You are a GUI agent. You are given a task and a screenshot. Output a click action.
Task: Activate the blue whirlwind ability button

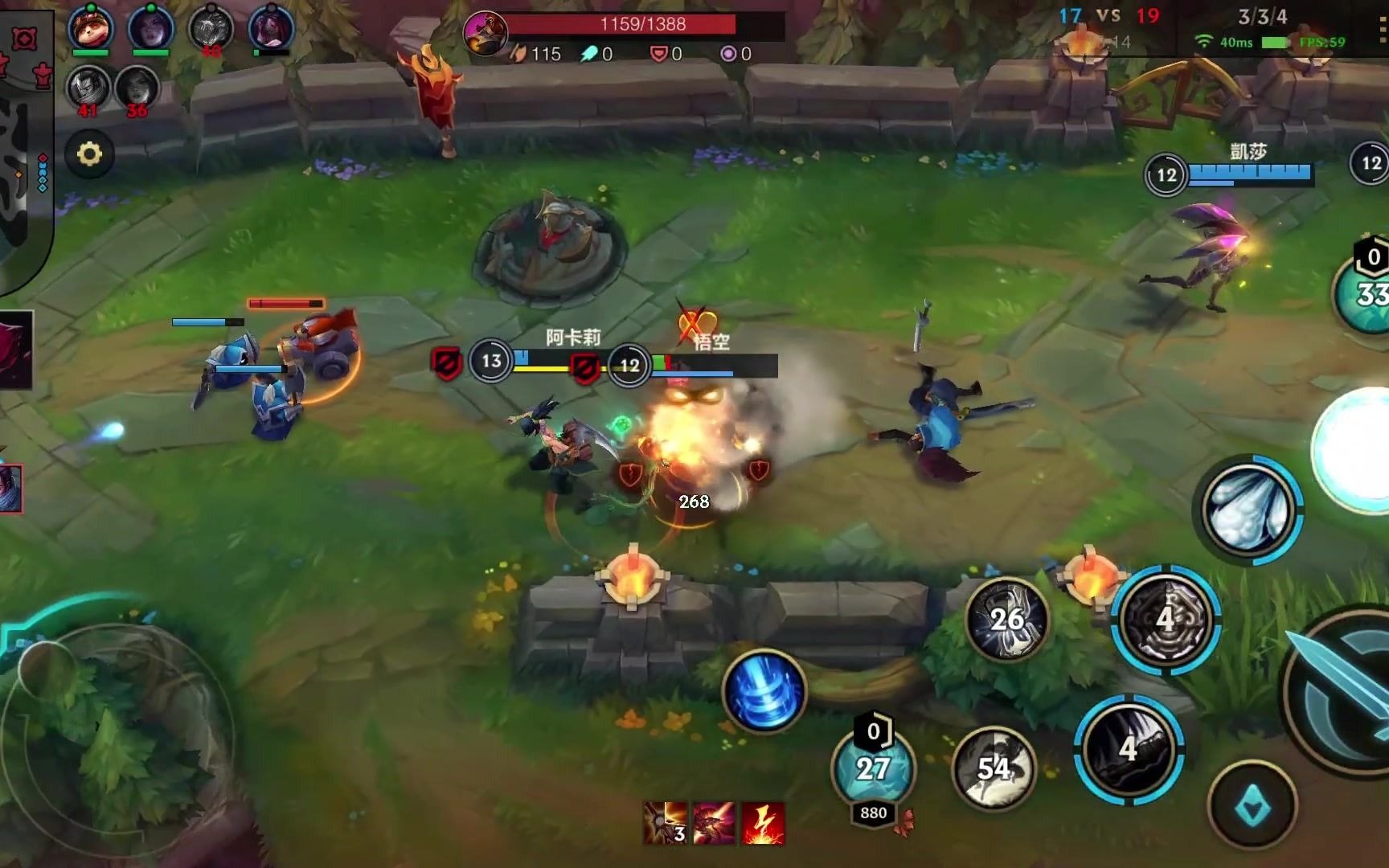click(764, 690)
